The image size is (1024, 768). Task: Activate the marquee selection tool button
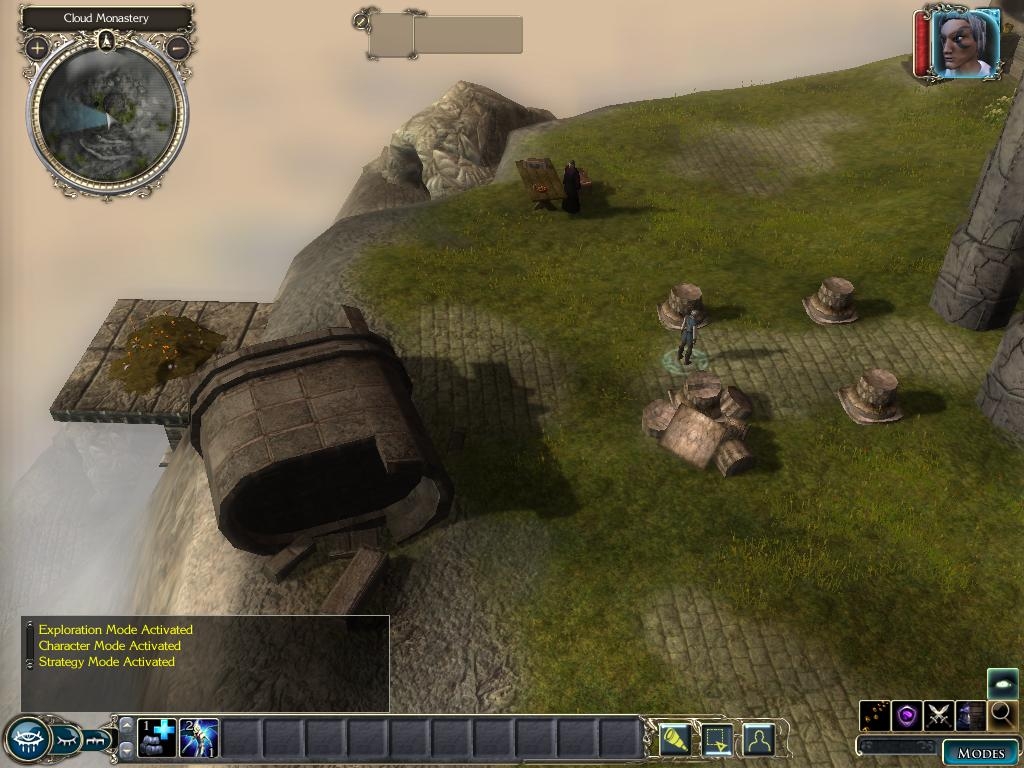(x=717, y=740)
